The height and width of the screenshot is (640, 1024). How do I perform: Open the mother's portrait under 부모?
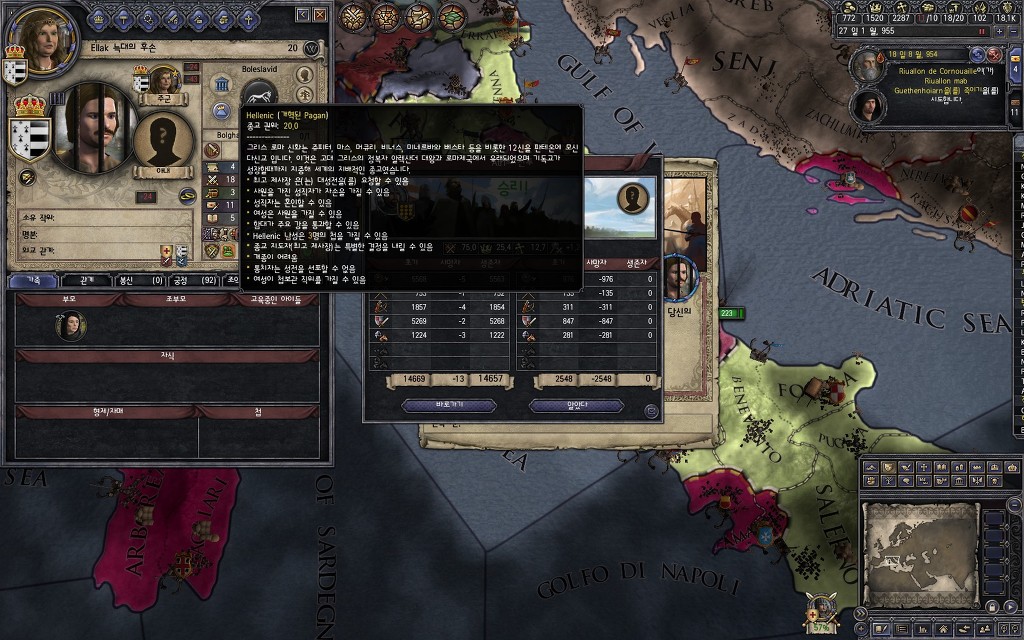coord(70,326)
